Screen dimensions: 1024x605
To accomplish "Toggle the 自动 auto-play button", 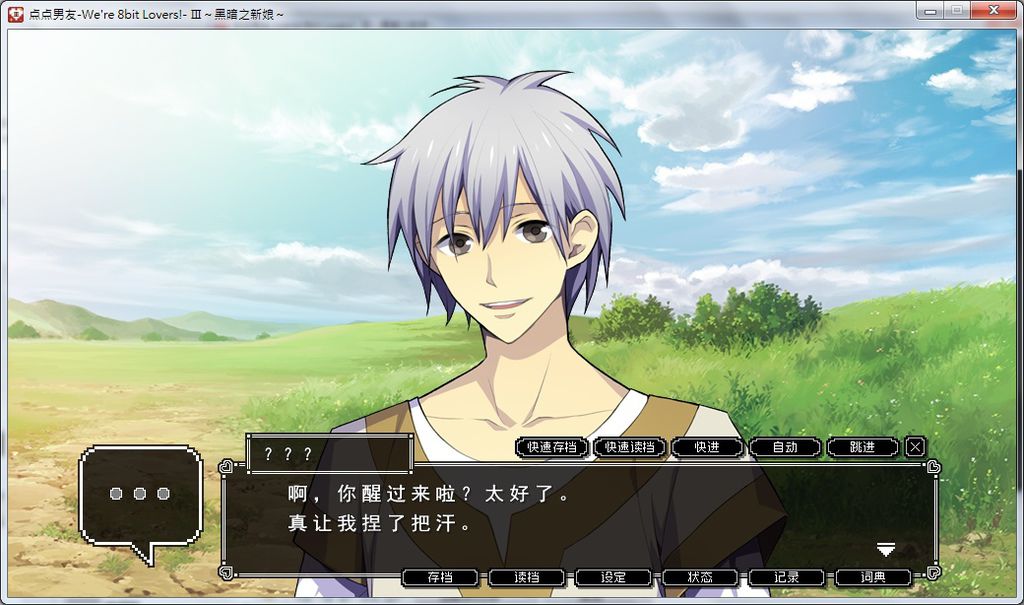I will (785, 447).
